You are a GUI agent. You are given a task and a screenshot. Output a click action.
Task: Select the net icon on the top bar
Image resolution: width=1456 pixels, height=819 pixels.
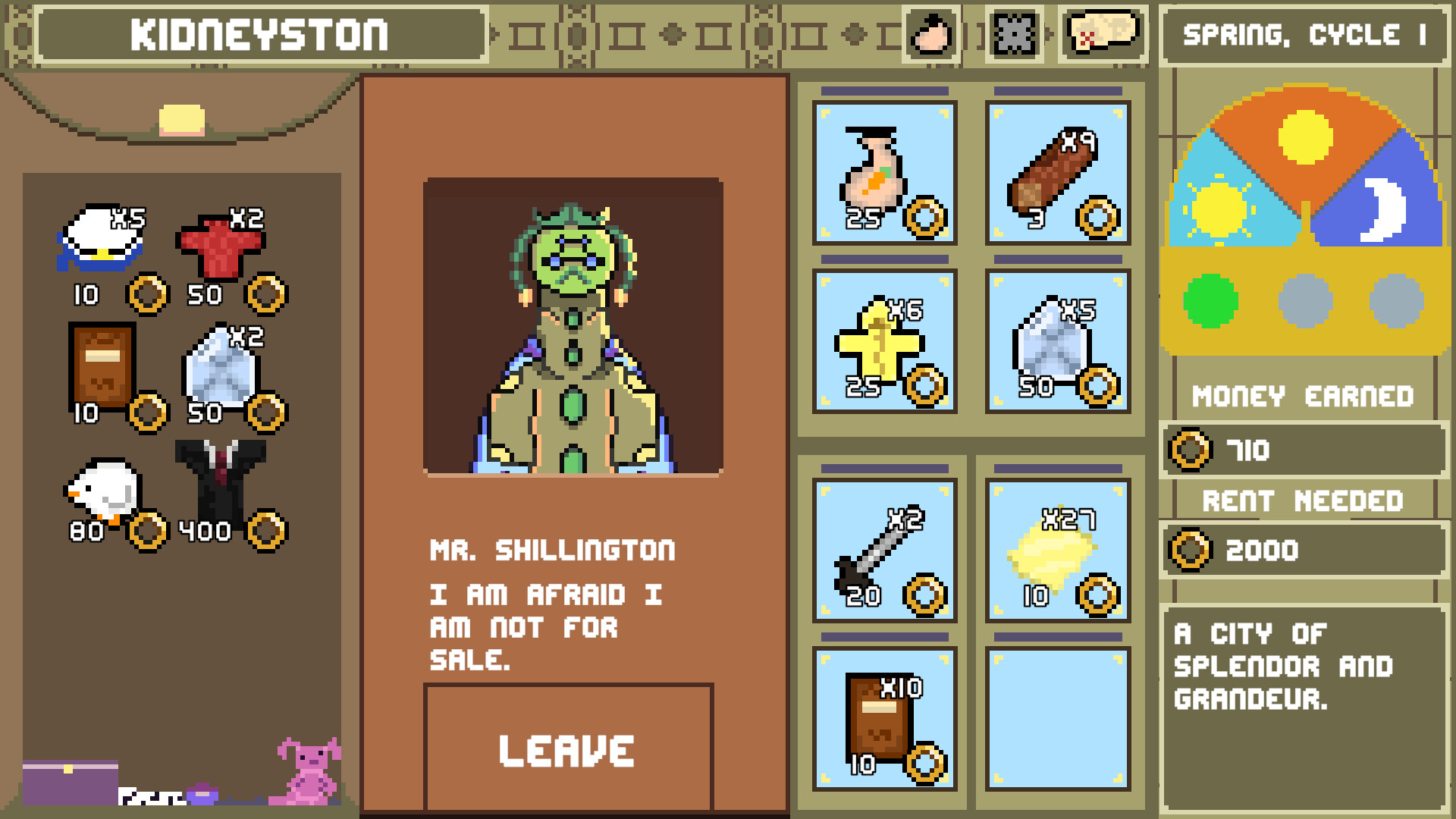[1013, 33]
